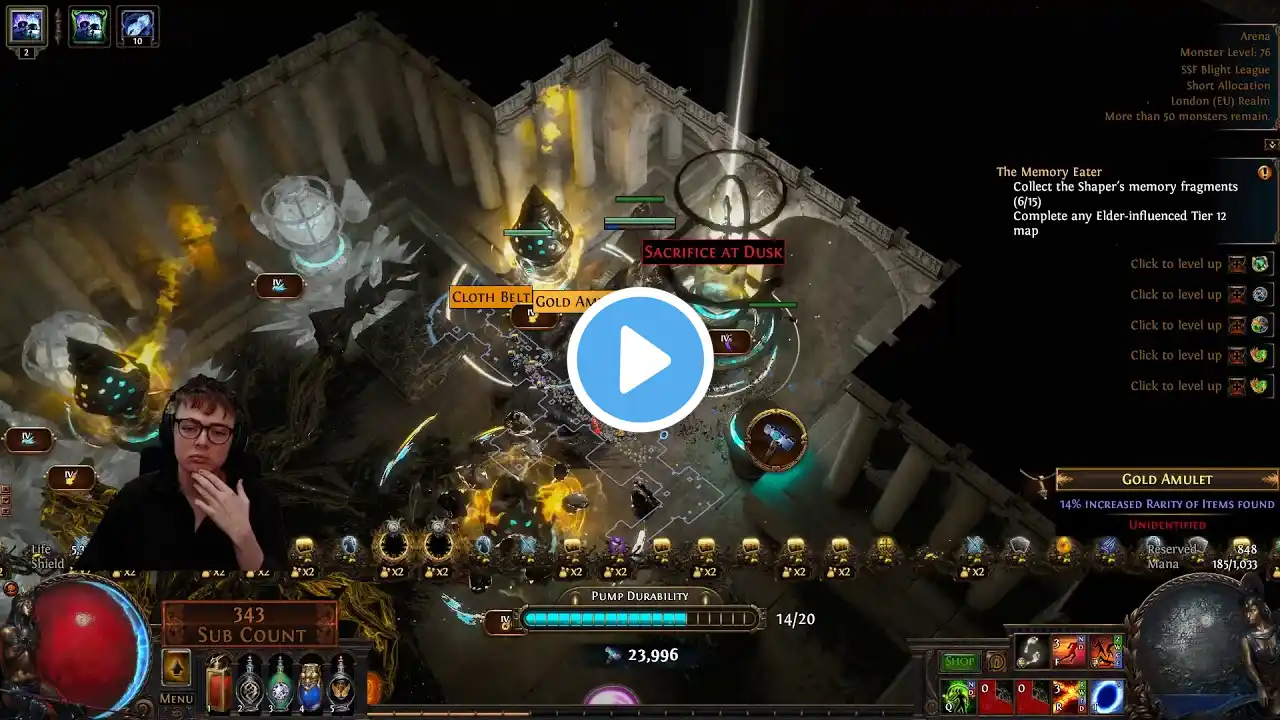This screenshot has width=1280, height=720.
Task: Open the Menu button beside the life globe
Action: [176, 699]
